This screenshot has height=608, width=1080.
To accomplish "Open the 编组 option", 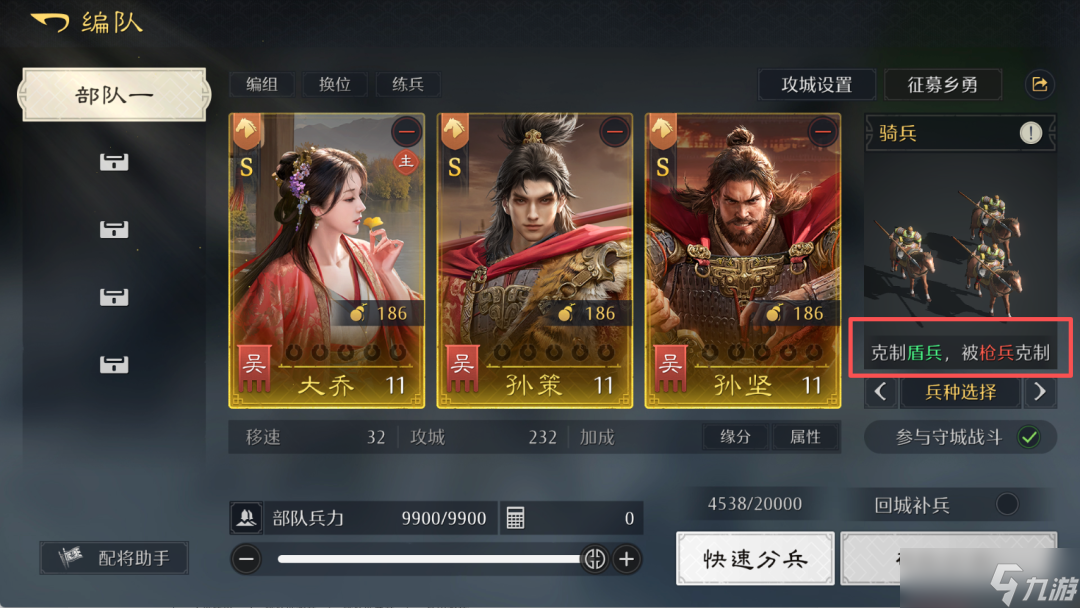I will (x=261, y=85).
